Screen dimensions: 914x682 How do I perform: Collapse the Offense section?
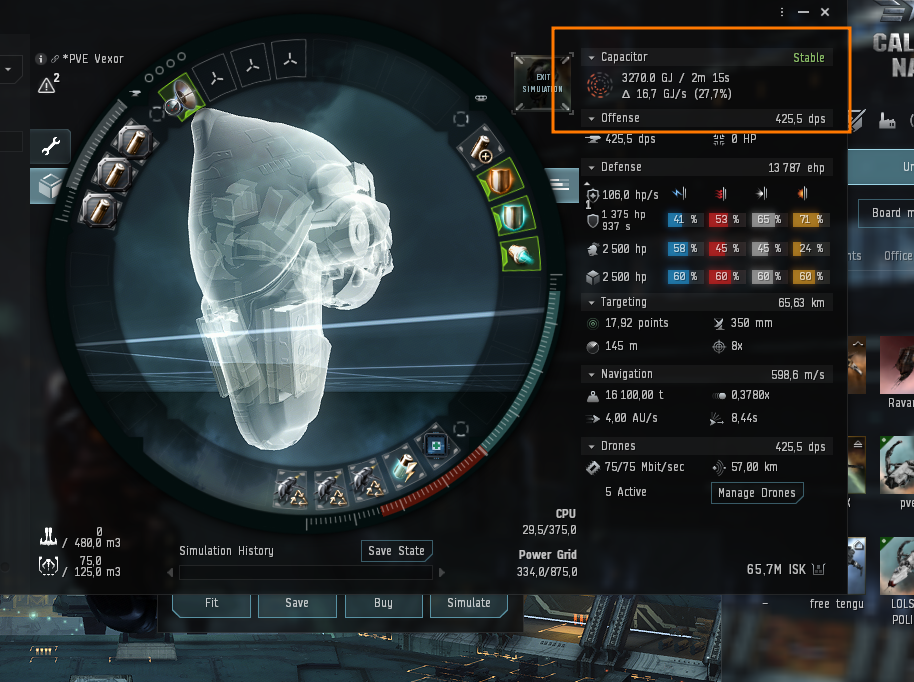[x=592, y=119]
